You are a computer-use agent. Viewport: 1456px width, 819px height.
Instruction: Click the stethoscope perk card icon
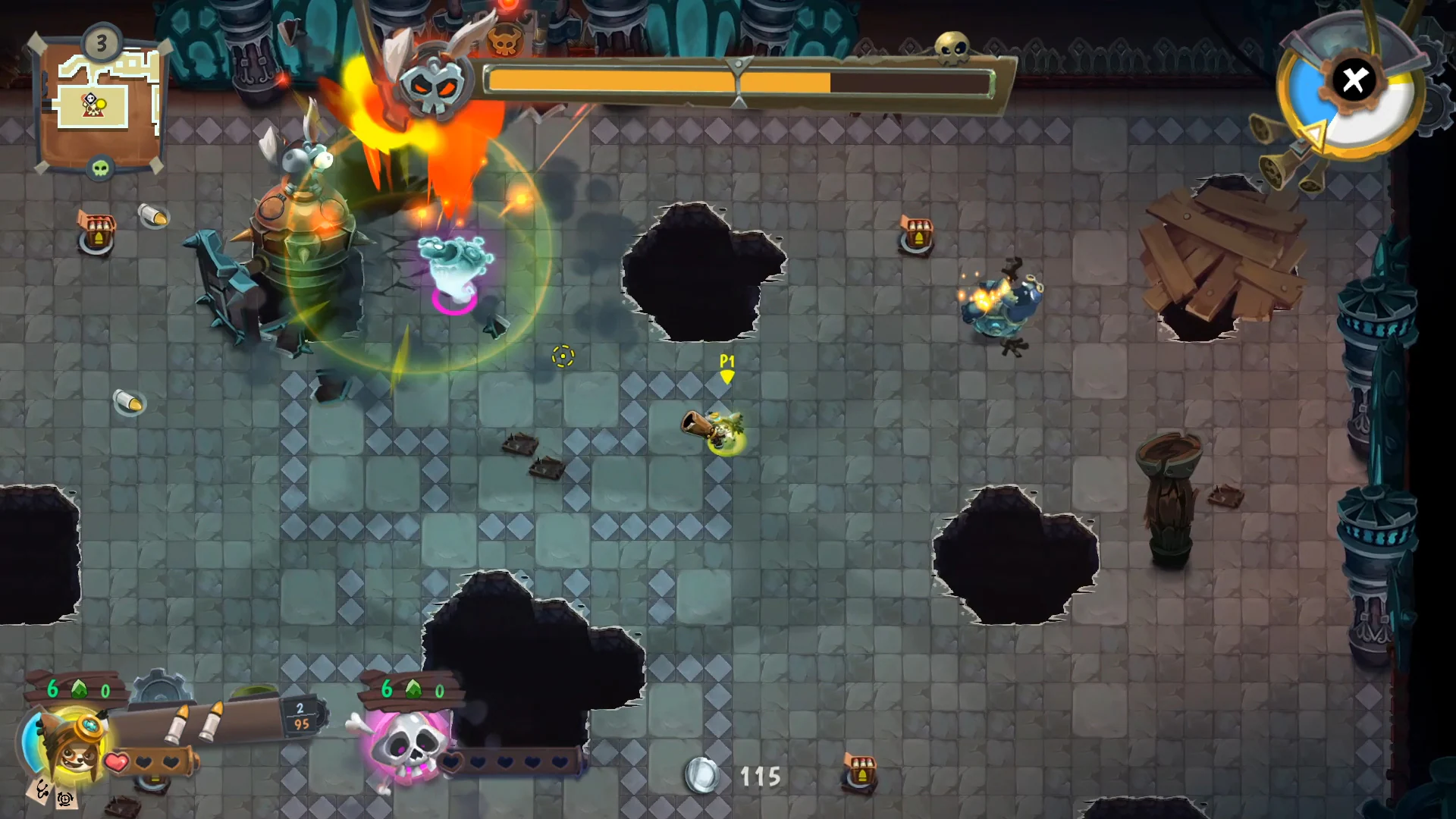pos(41,791)
